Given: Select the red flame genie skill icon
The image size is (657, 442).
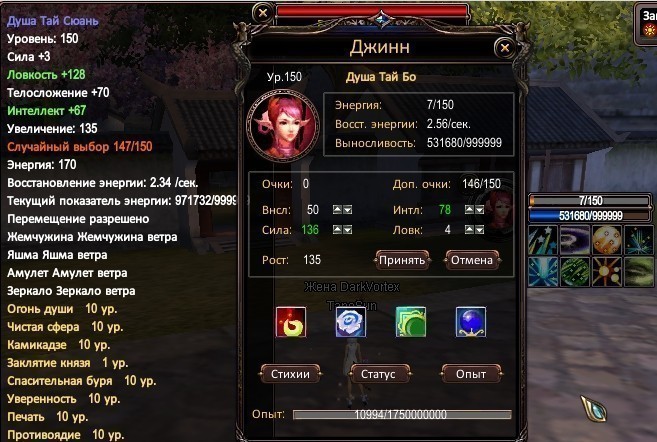Looking at the screenshot, I should pos(291,322).
